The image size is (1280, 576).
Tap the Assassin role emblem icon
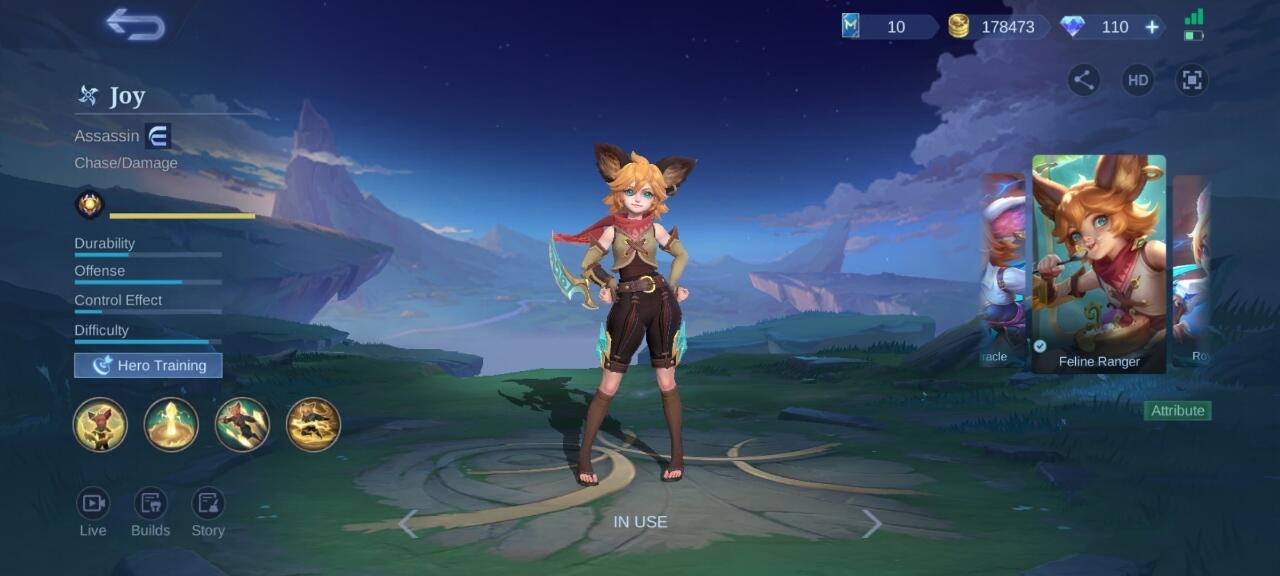158,136
